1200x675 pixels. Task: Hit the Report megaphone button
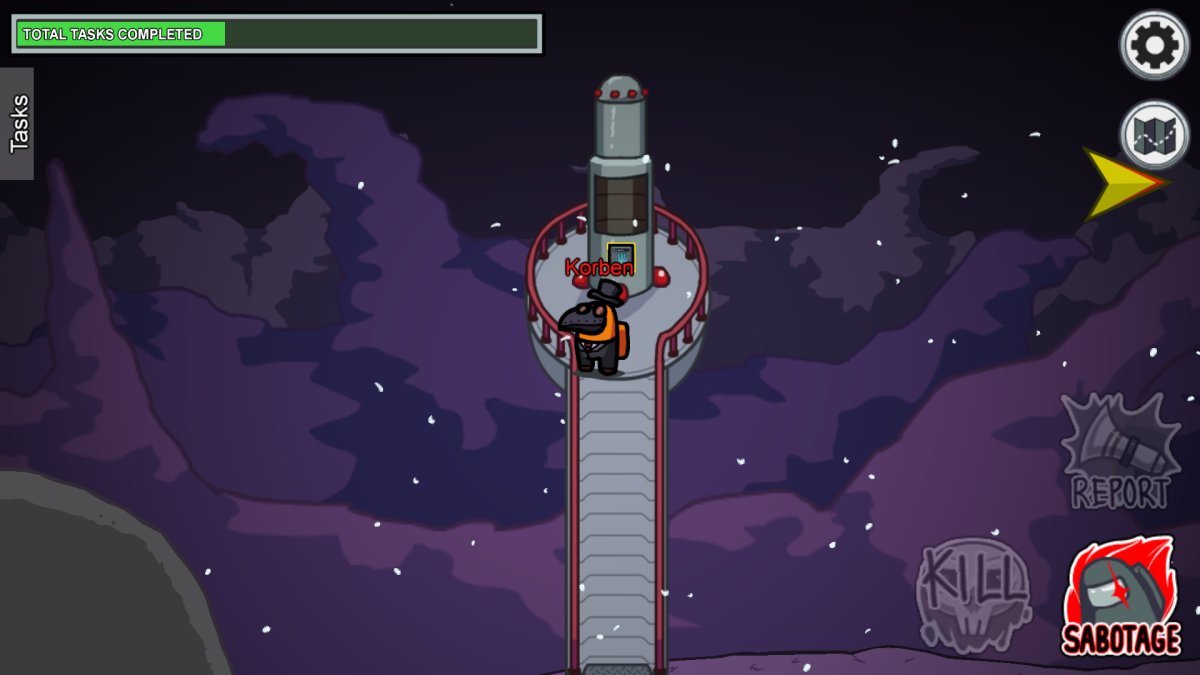coord(1120,452)
